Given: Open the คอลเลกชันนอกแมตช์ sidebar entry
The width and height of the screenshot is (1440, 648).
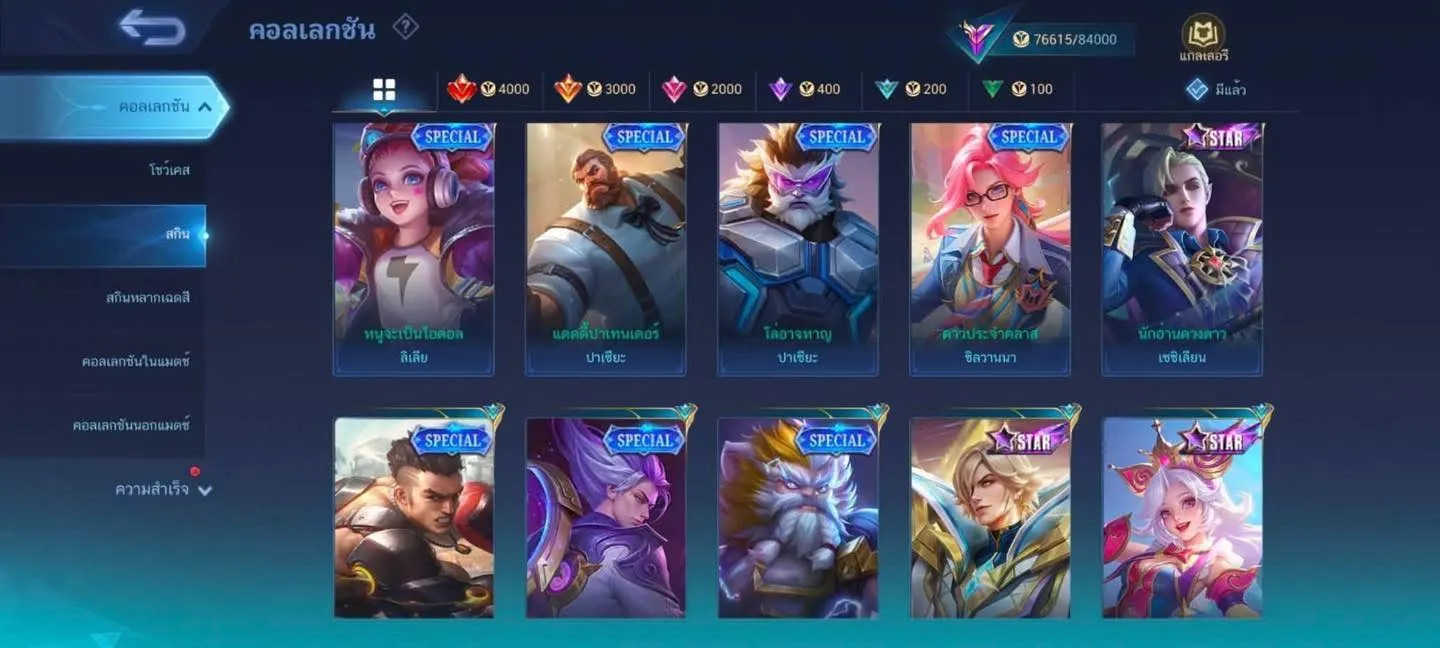Looking at the screenshot, I should (131, 425).
